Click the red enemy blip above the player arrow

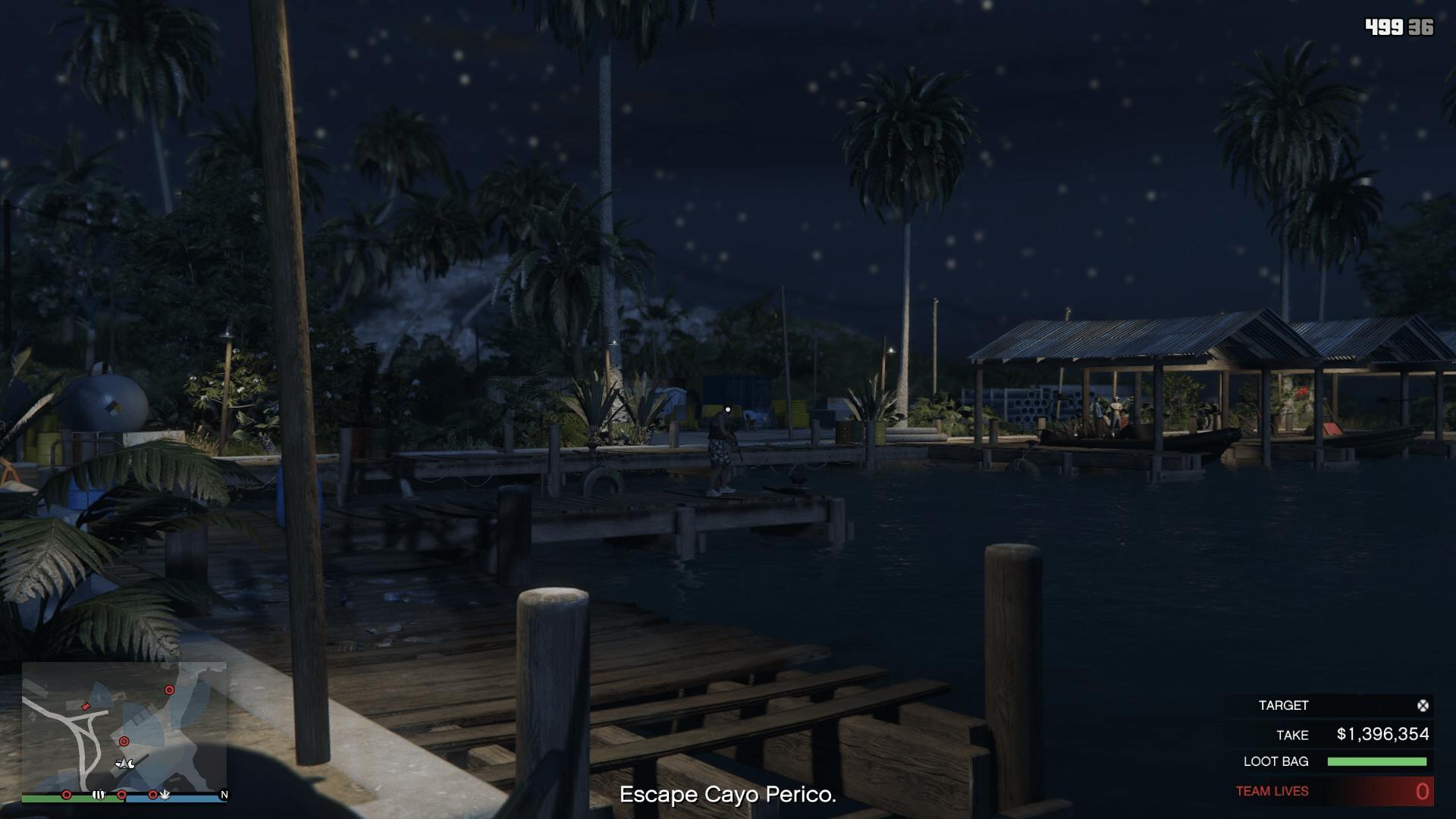pyautogui.click(x=124, y=741)
